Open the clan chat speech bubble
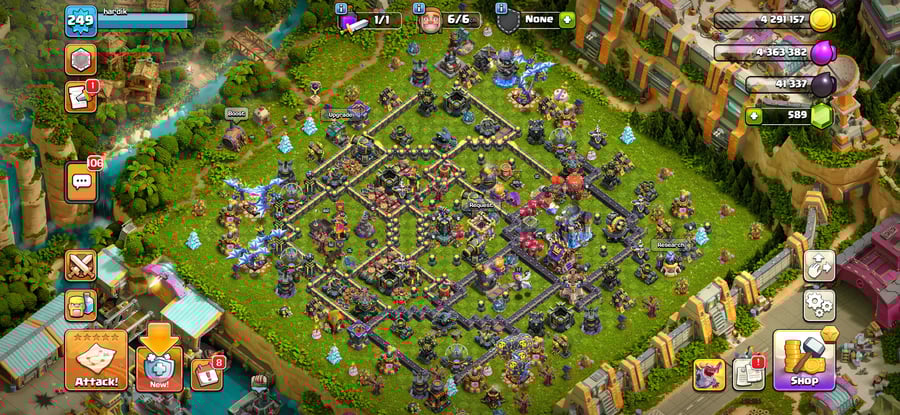This screenshot has width=900, height=415. [x=81, y=182]
